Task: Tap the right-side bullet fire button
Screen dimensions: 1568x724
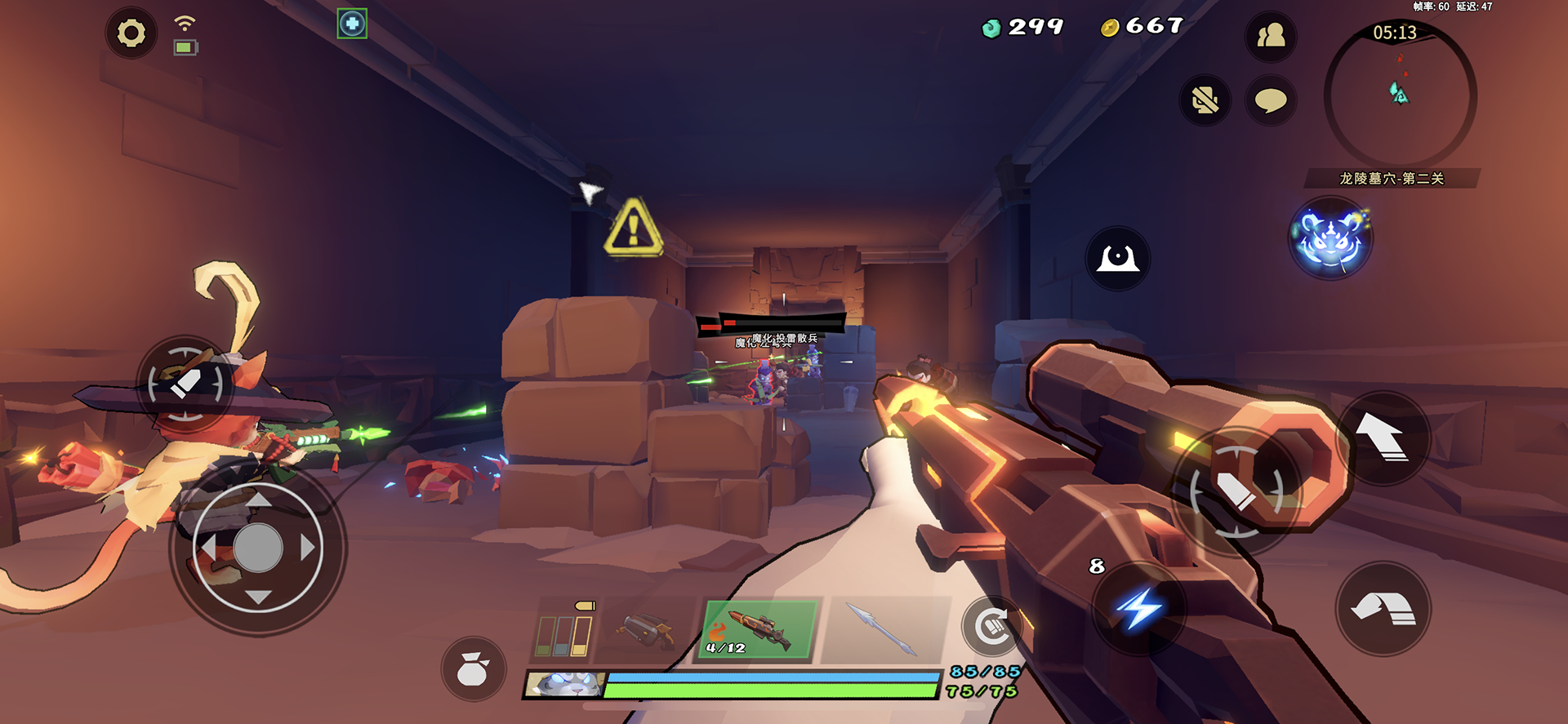Action: click(x=1236, y=491)
